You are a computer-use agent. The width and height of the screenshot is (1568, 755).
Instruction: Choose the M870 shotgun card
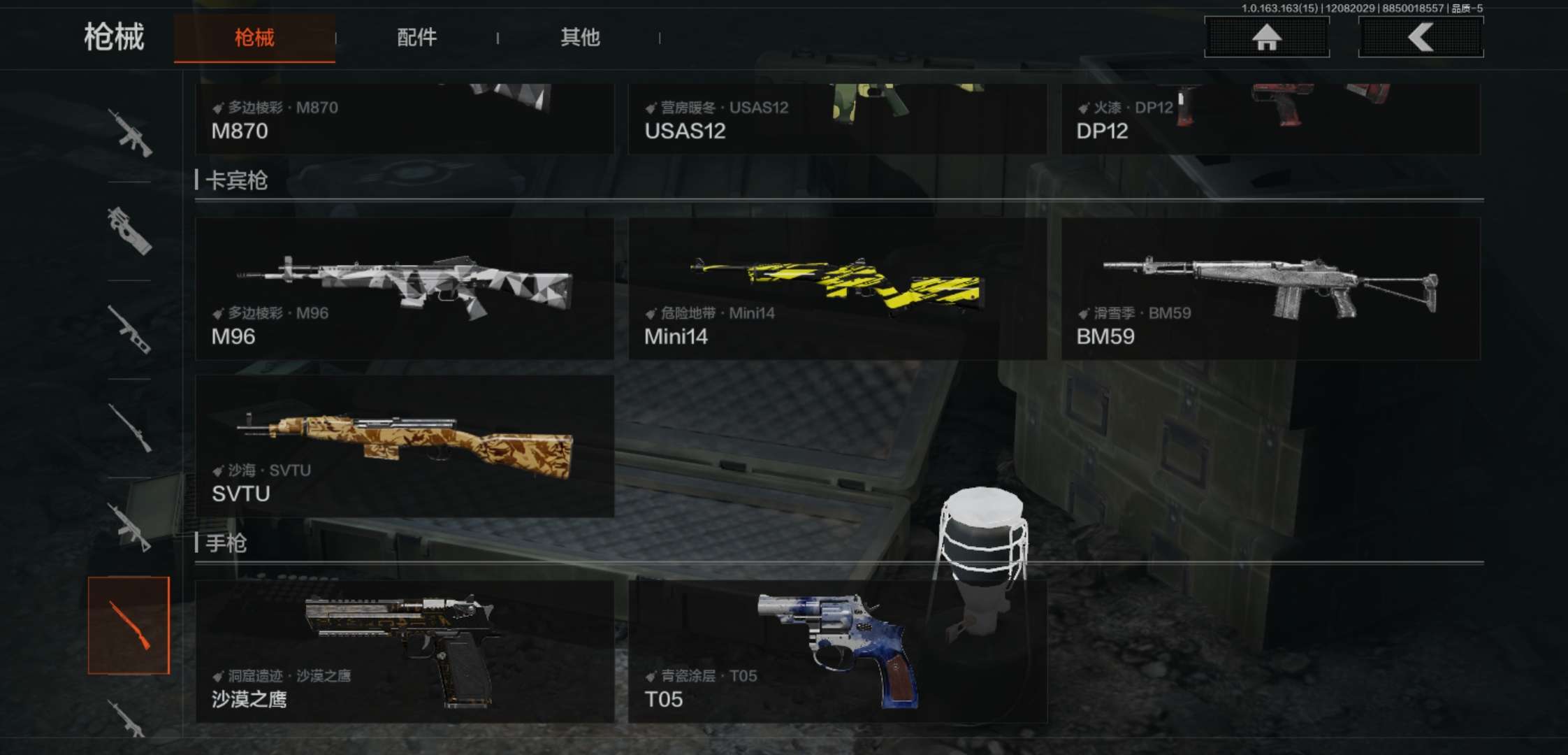[x=405, y=119]
